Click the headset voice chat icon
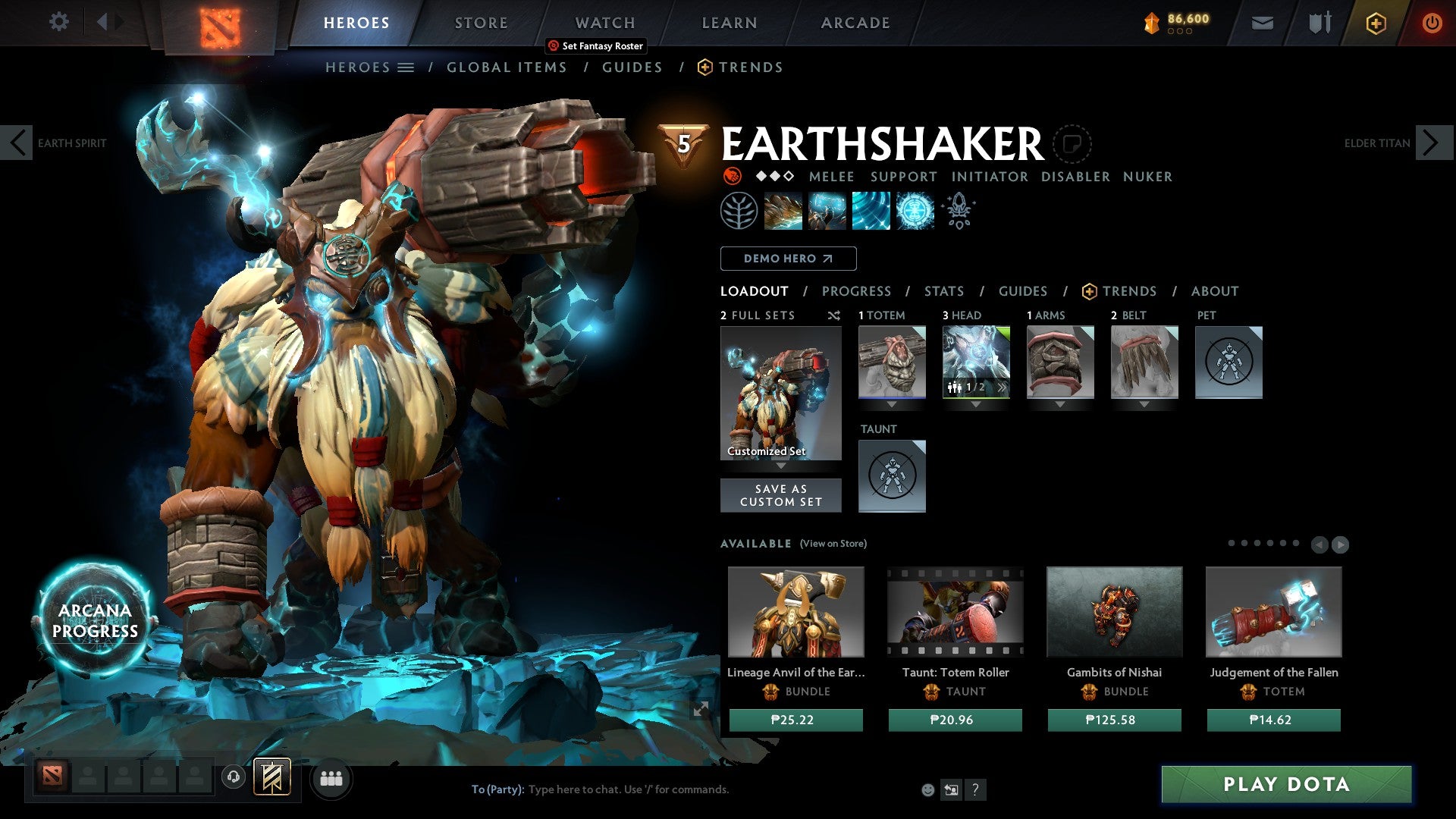Image resolution: width=1456 pixels, height=819 pixels. click(x=234, y=778)
